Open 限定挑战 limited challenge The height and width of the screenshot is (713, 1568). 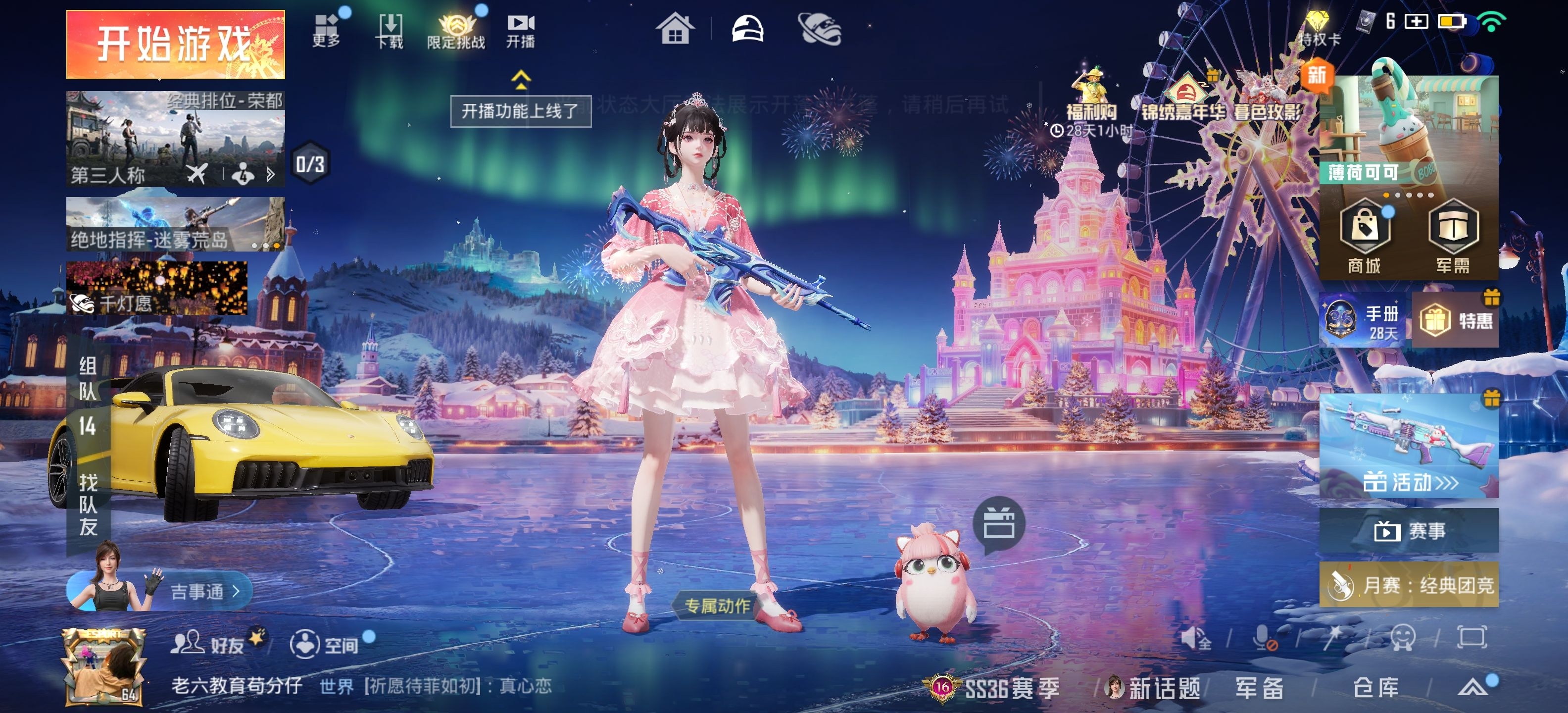pos(456,32)
